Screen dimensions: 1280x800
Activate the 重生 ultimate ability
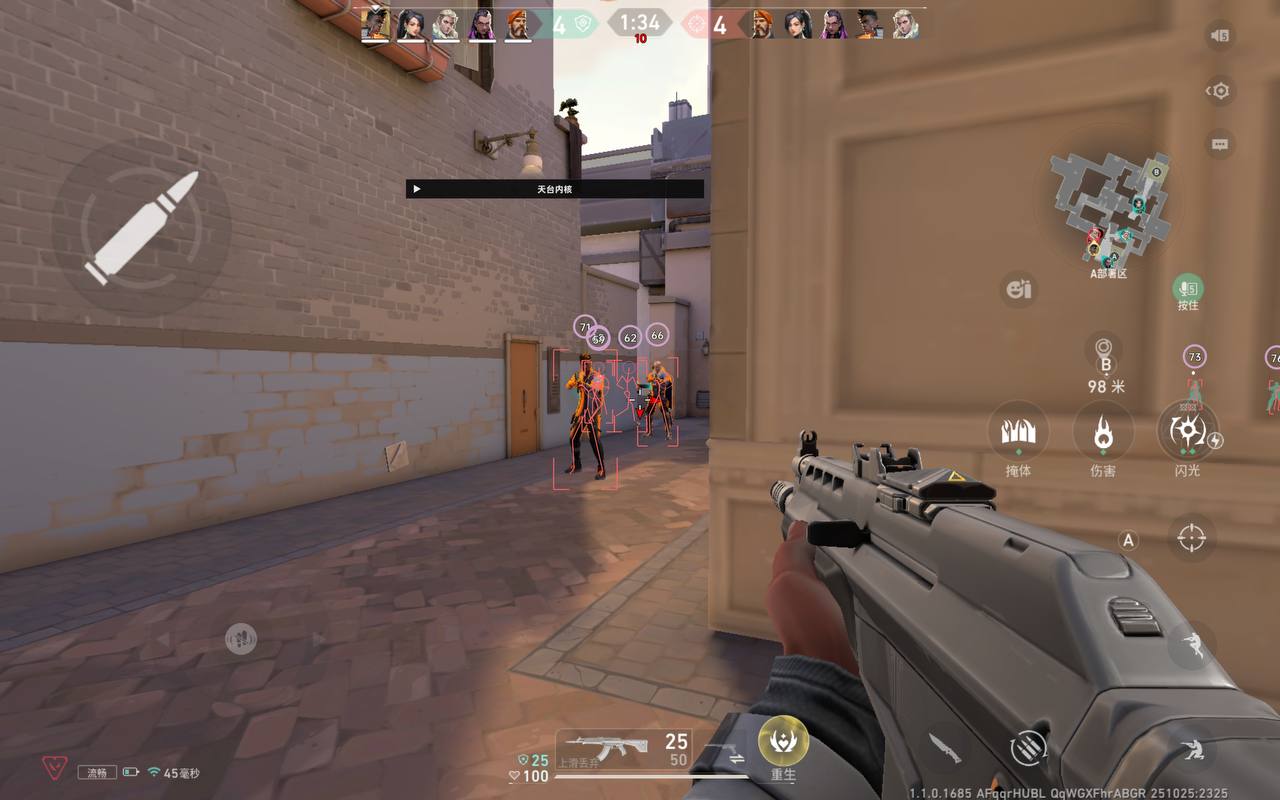(x=783, y=742)
